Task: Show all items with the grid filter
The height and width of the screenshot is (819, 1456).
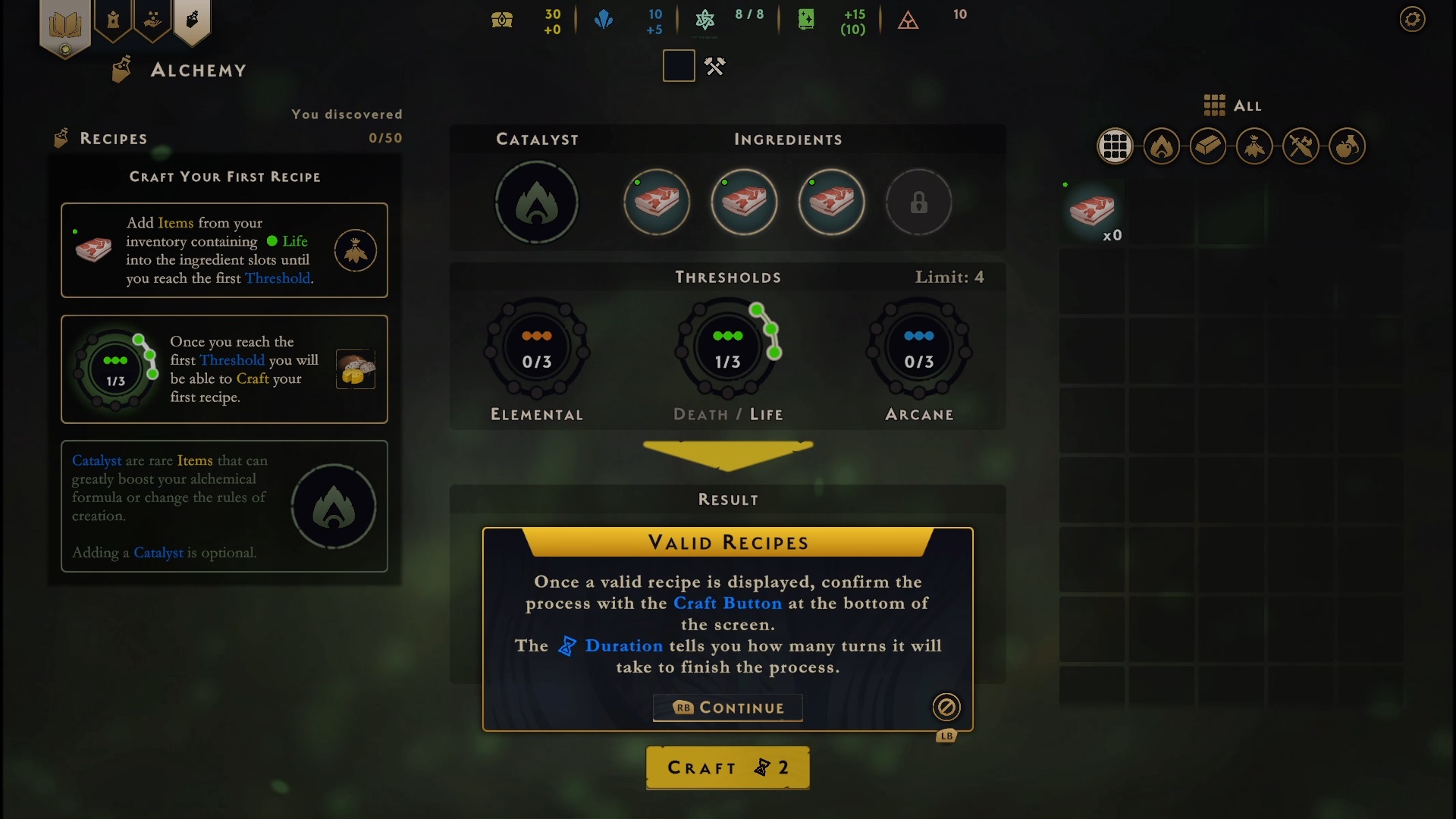Action: 1115,146
